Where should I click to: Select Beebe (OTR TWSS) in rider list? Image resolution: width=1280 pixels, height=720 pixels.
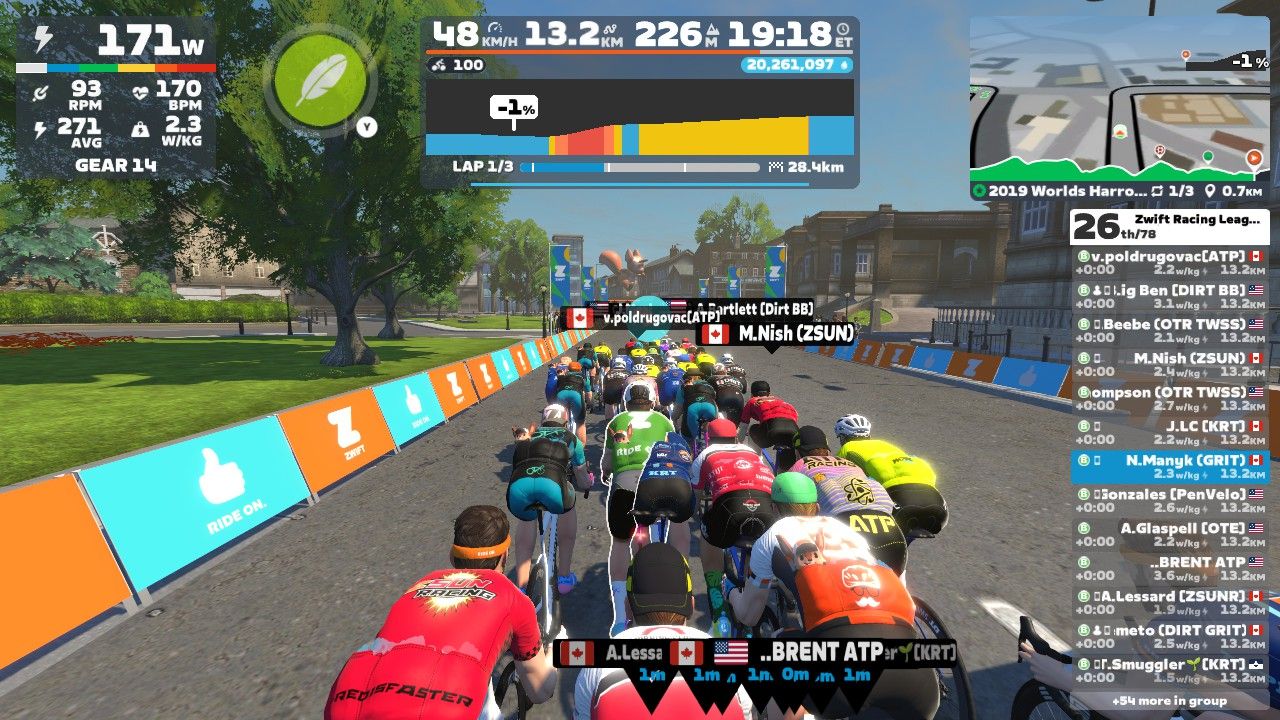(x=1168, y=330)
